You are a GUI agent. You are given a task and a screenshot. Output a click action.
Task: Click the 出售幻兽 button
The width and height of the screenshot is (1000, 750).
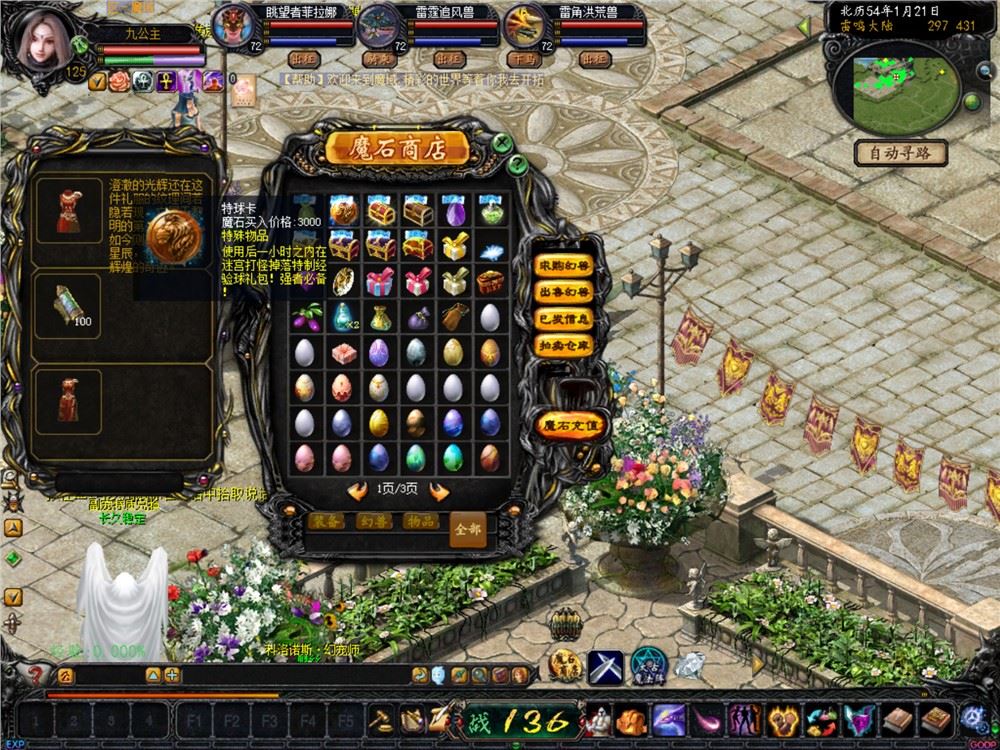click(565, 292)
